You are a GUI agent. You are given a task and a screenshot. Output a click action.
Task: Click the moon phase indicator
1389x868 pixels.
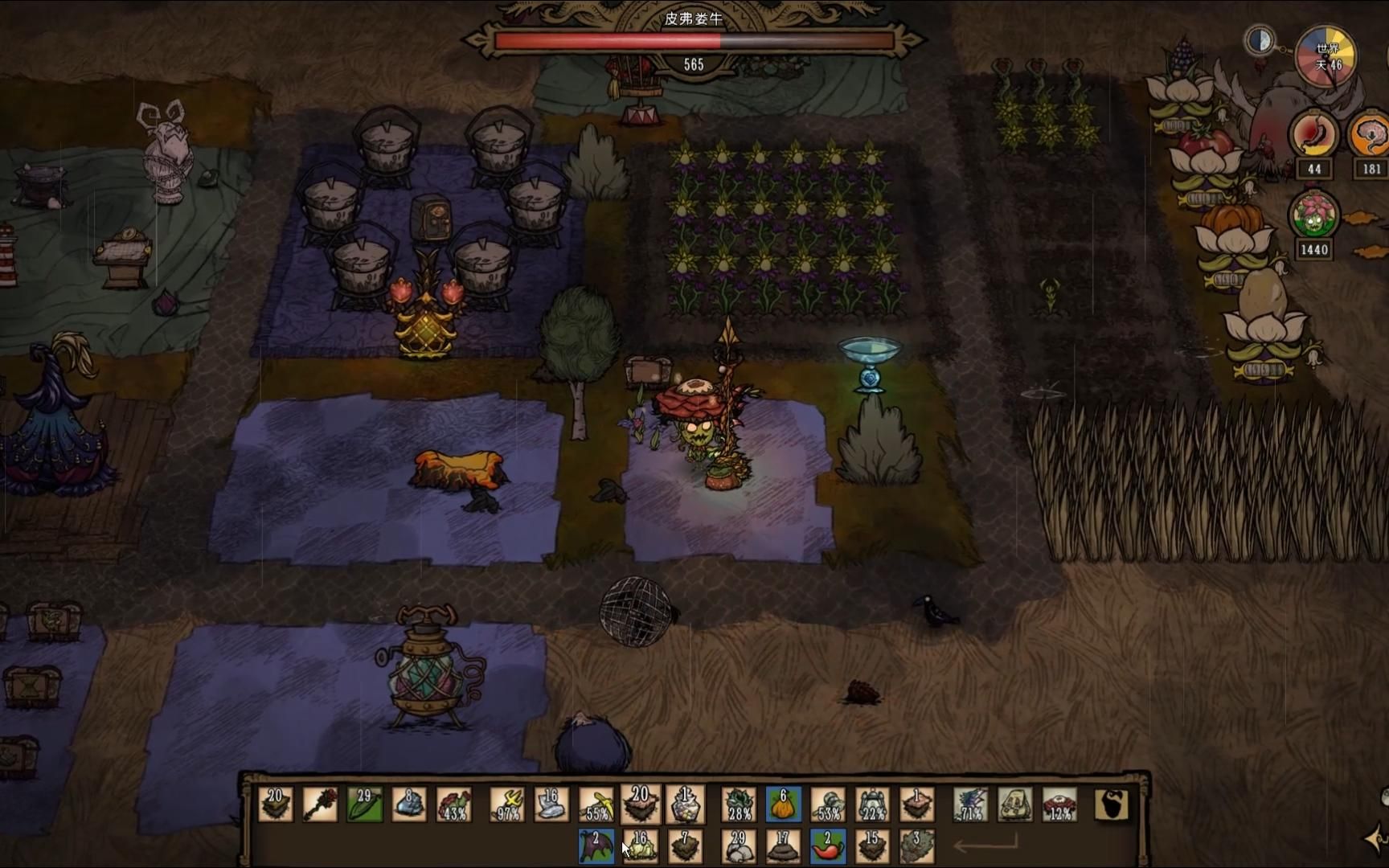tap(1260, 40)
